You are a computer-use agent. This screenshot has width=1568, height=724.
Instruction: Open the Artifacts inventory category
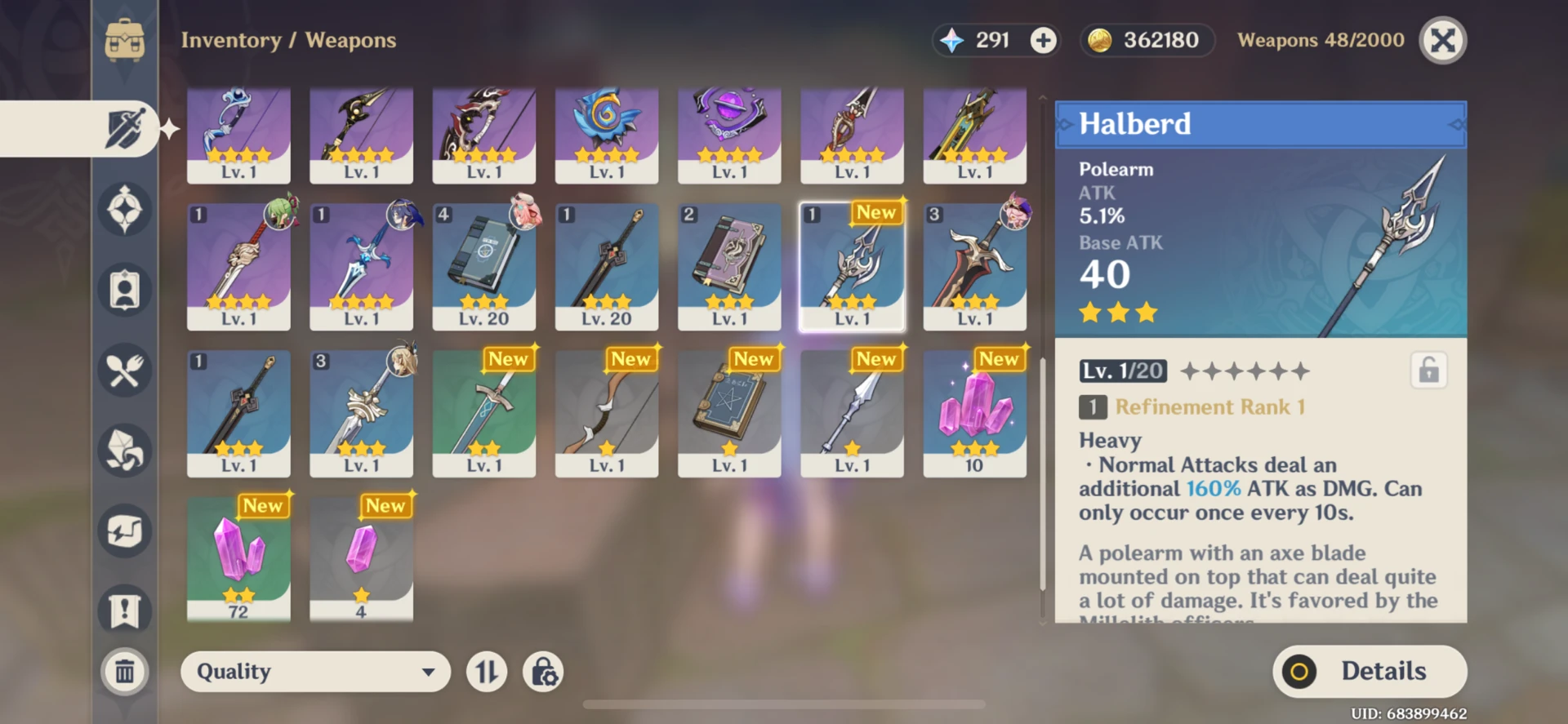[x=124, y=209]
